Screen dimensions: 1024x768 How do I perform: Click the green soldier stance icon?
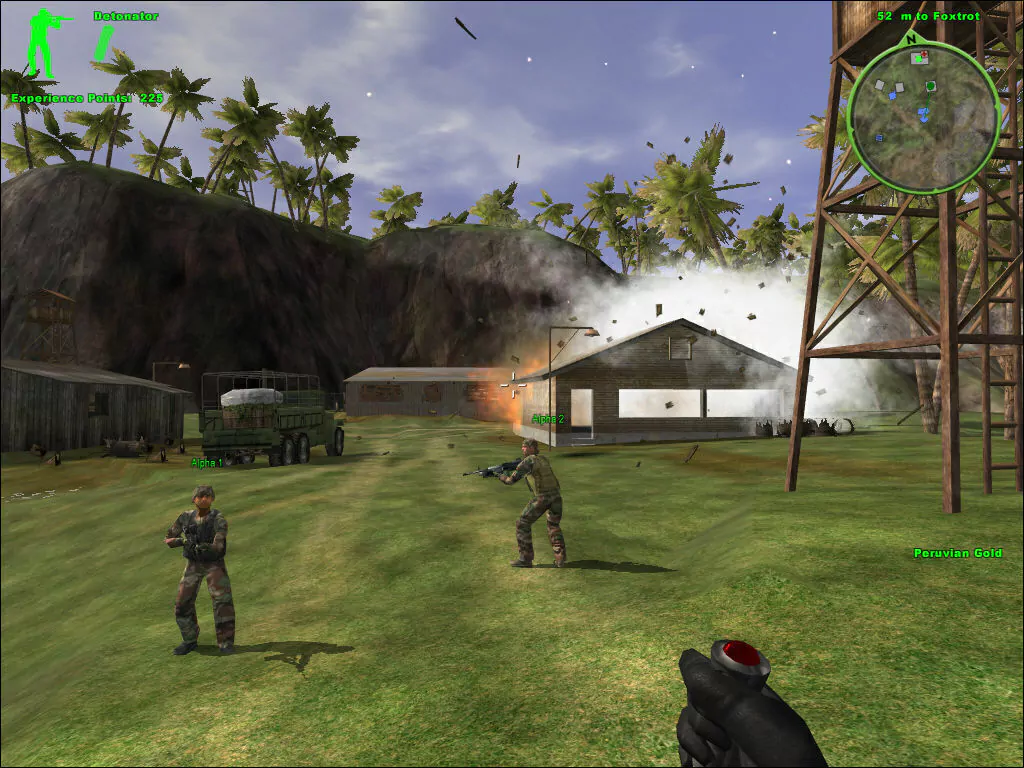click(x=45, y=44)
